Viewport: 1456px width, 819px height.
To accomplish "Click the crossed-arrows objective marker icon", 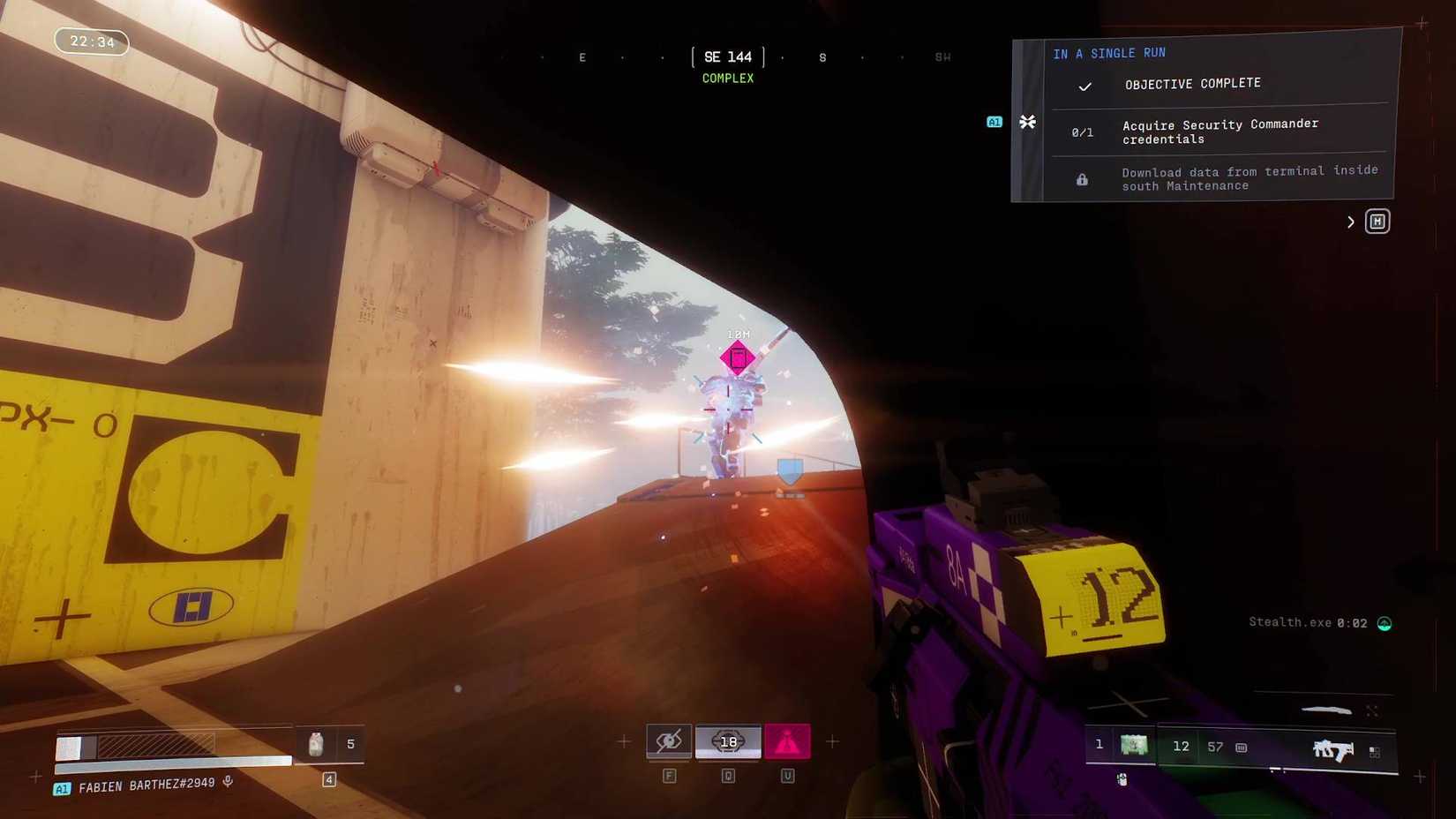I will (x=1027, y=122).
